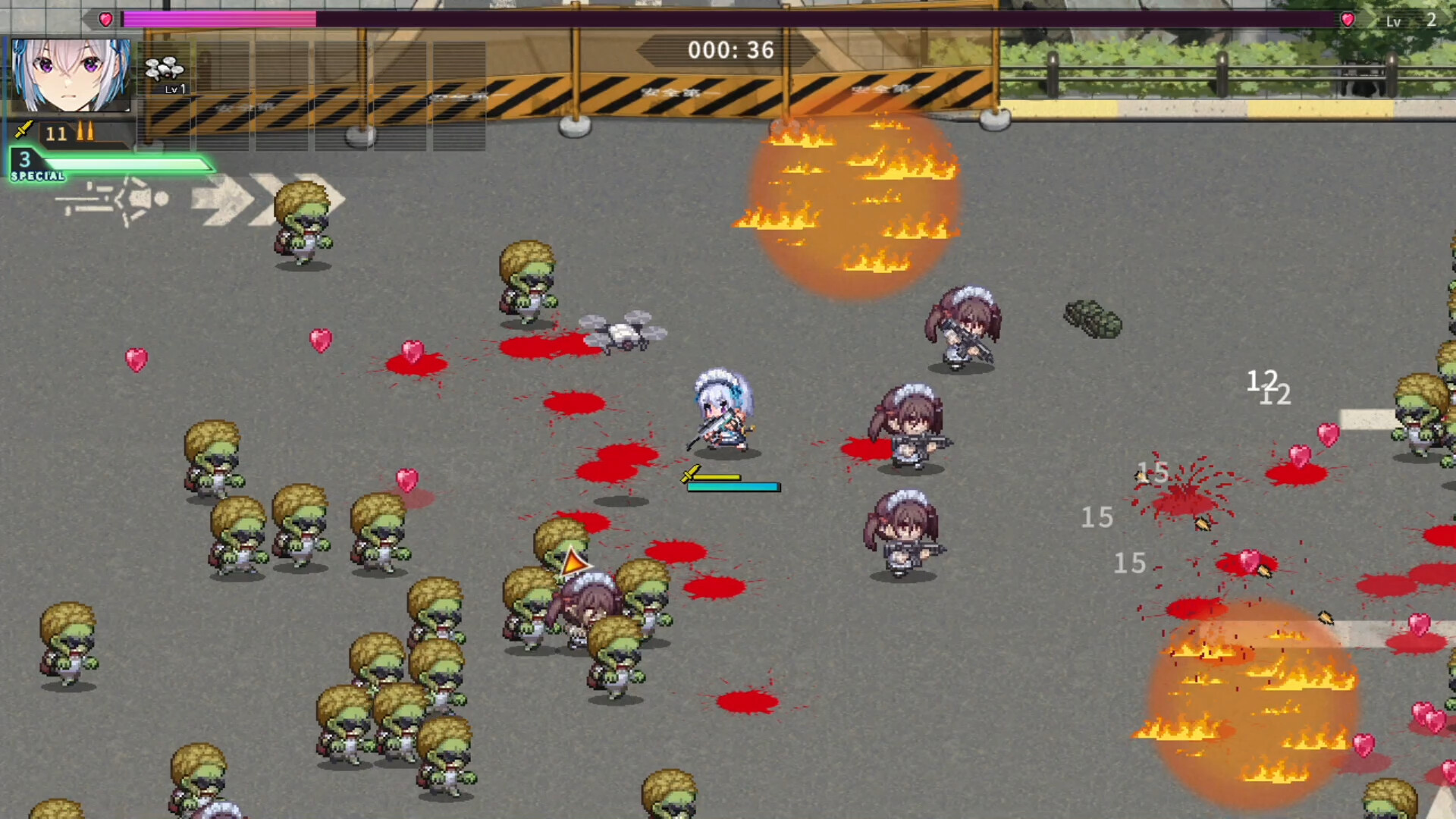This screenshot has height=819, width=1456.
Task: Collect the pink heart pickup near the blood splatter
Action: pyautogui.click(x=413, y=351)
